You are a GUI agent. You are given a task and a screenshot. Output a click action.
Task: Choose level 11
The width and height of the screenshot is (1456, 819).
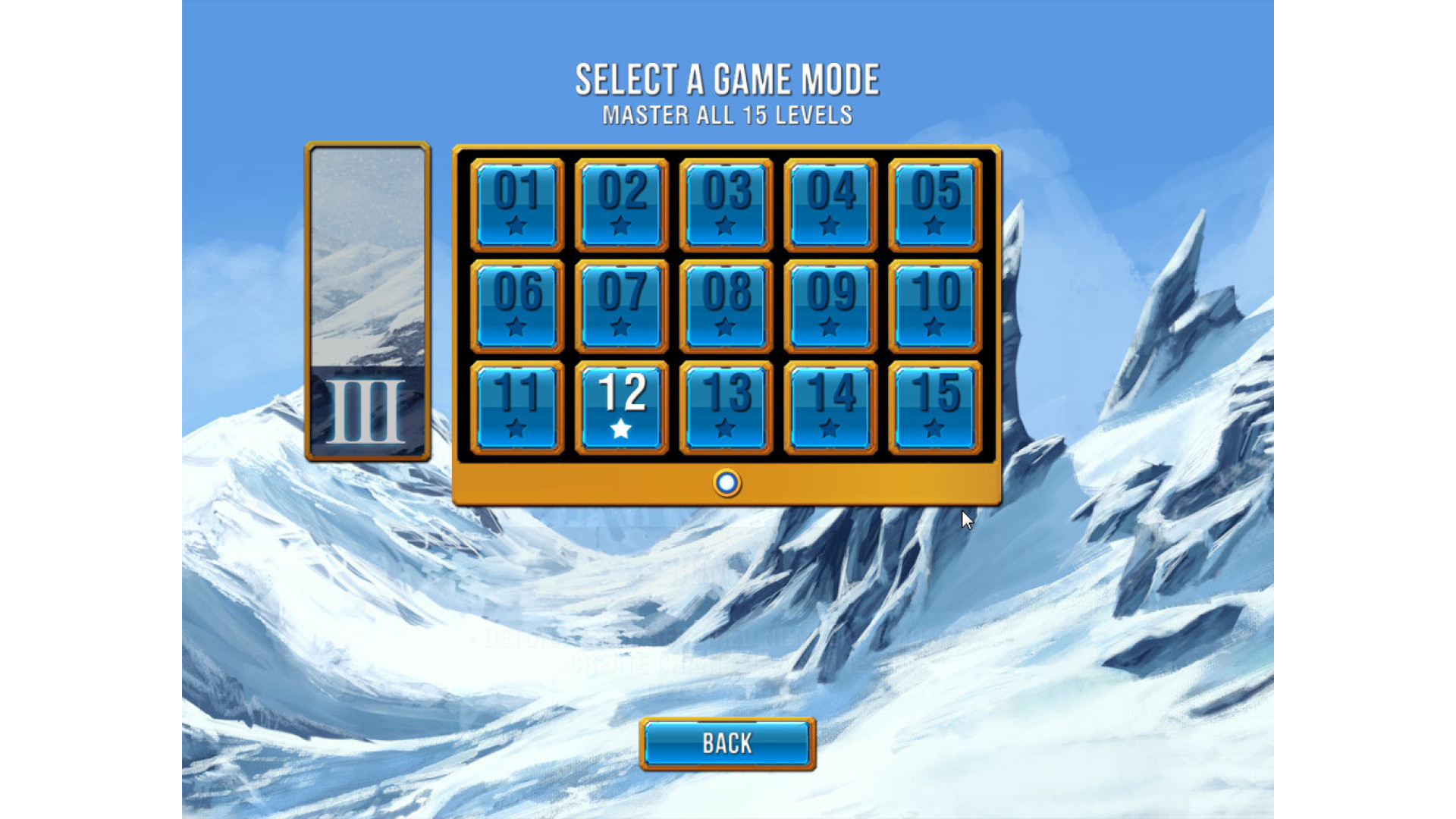coord(517,408)
